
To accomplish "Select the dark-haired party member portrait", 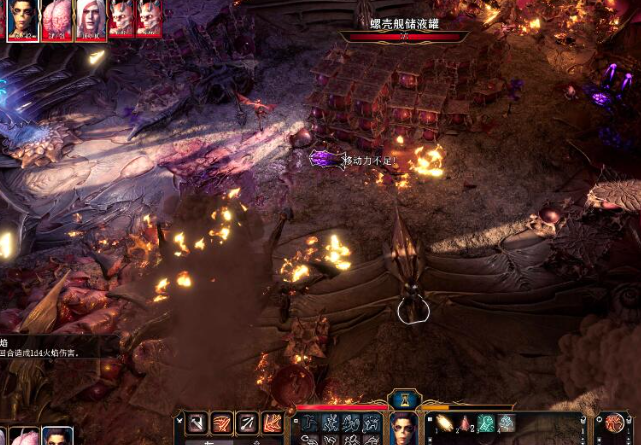I will tap(58, 437).
